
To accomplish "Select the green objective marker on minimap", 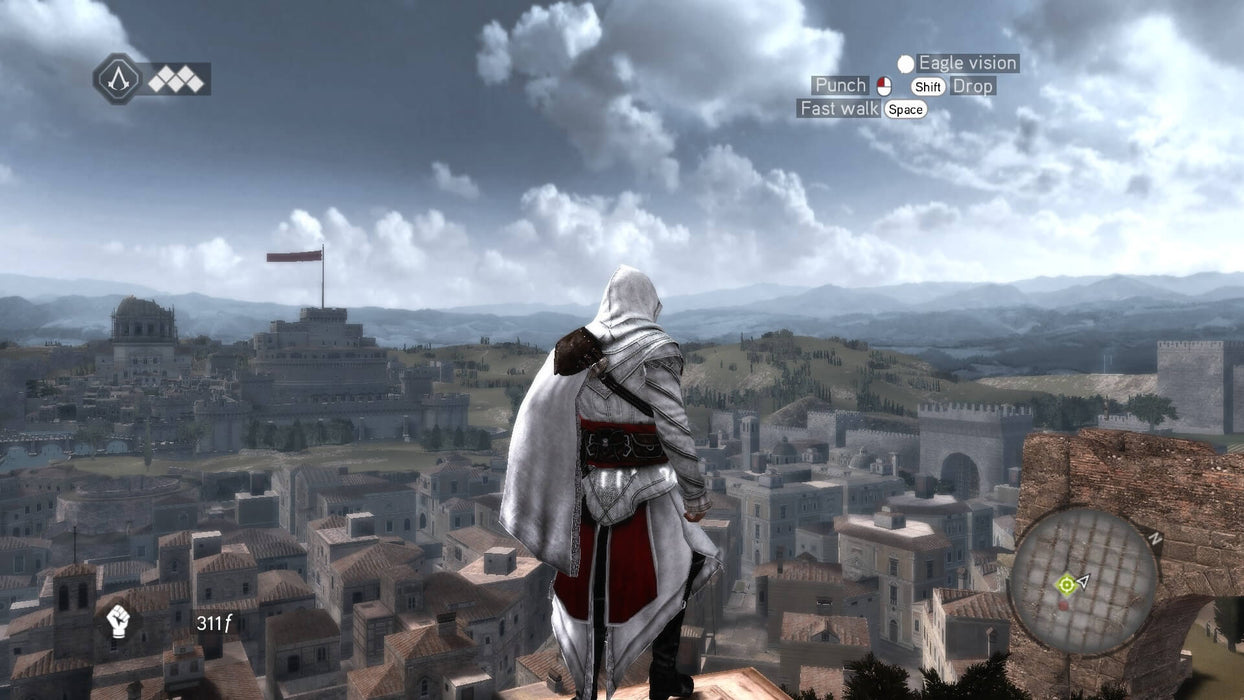I will pos(1066,582).
